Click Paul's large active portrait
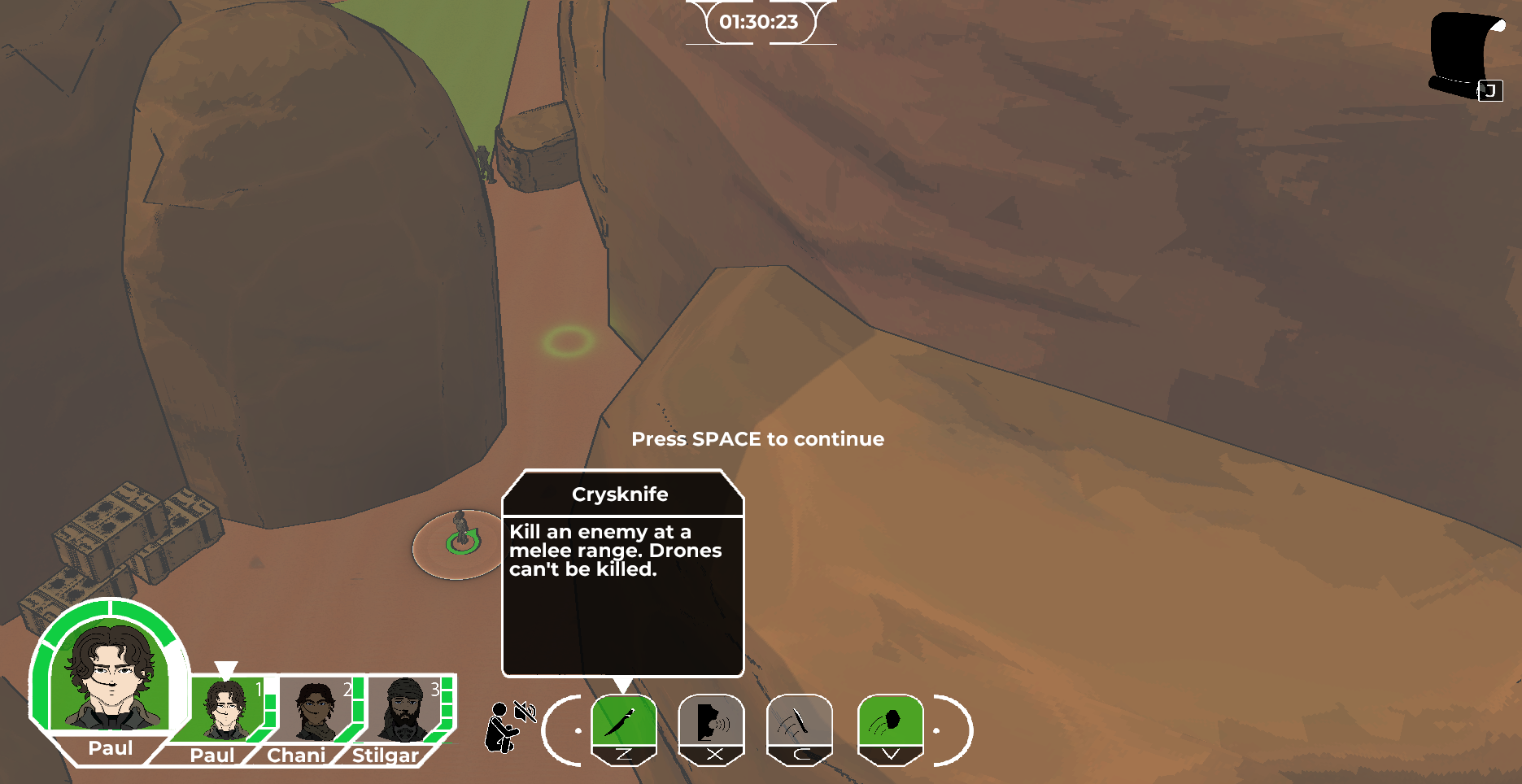Image resolution: width=1522 pixels, height=784 pixels. click(109, 675)
